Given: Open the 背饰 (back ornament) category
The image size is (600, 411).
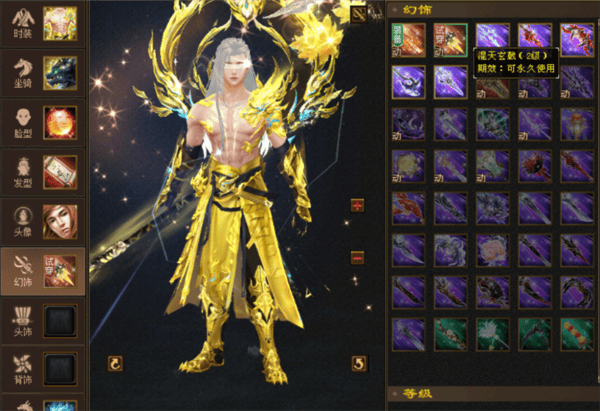Looking at the screenshot, I should click(21, 368).
